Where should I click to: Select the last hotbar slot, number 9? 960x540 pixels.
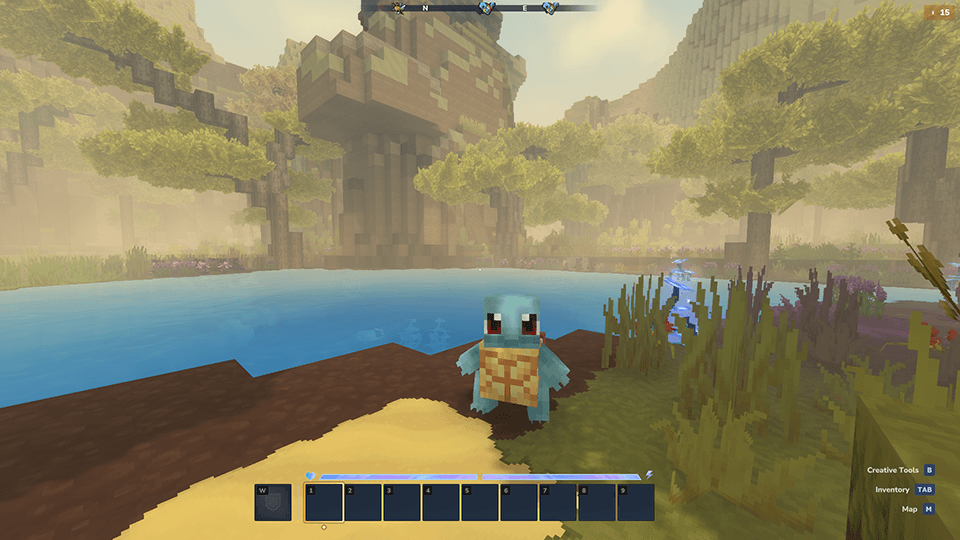(x=636, y=503)
